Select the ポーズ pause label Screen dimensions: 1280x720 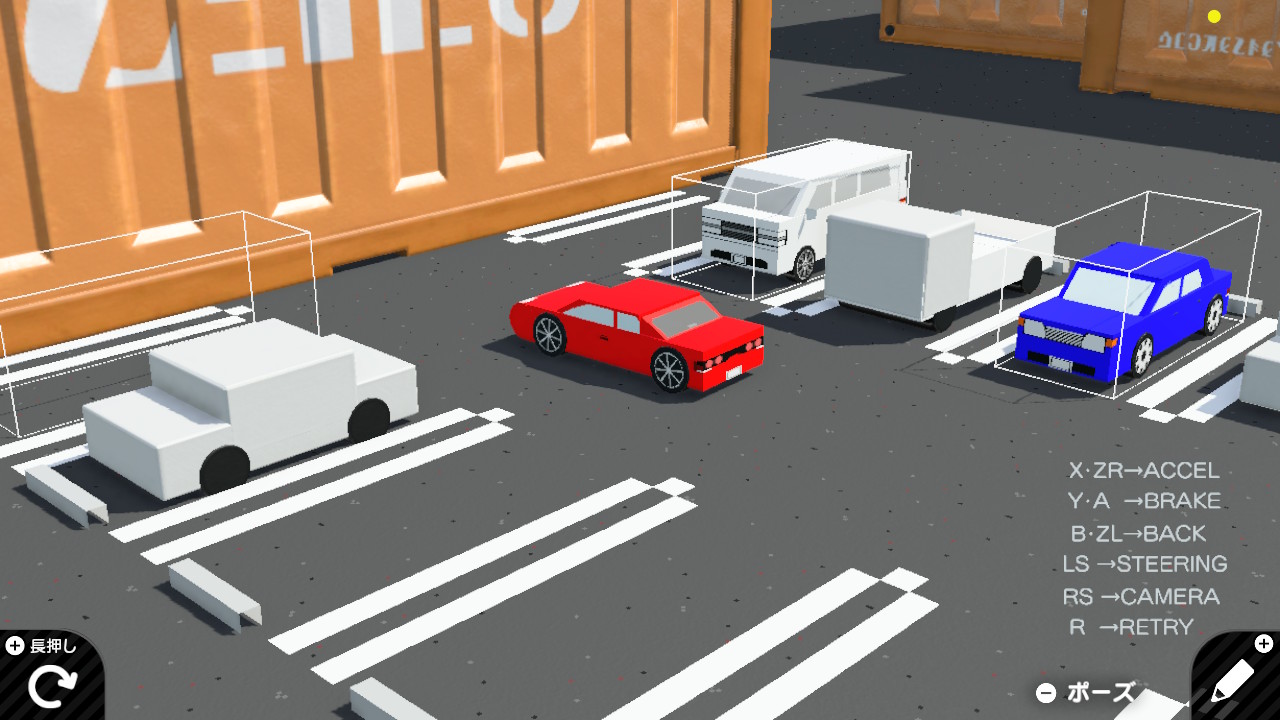tap(1100, 692)
